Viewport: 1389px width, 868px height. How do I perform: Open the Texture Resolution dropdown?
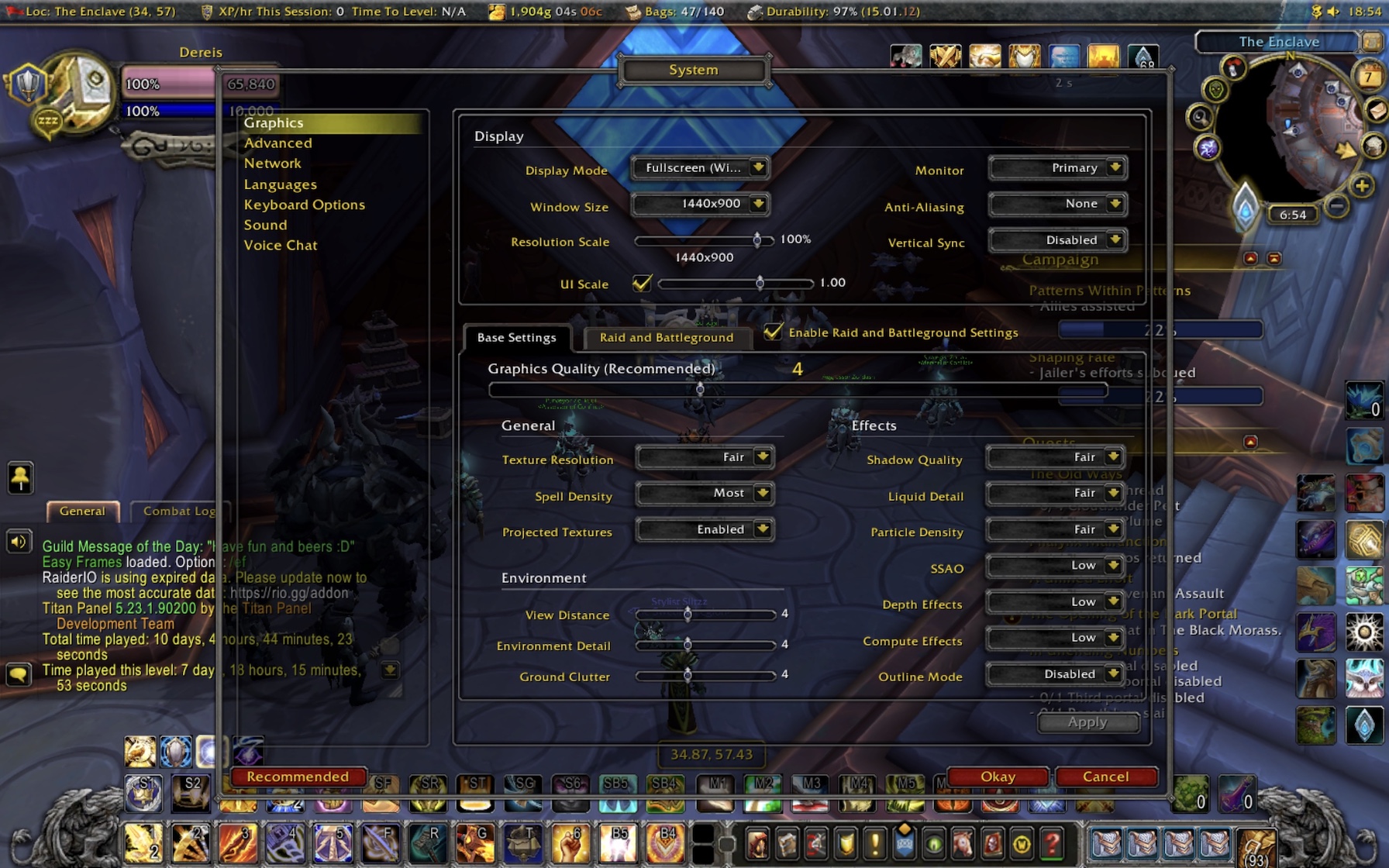click(x=704, y=457)
